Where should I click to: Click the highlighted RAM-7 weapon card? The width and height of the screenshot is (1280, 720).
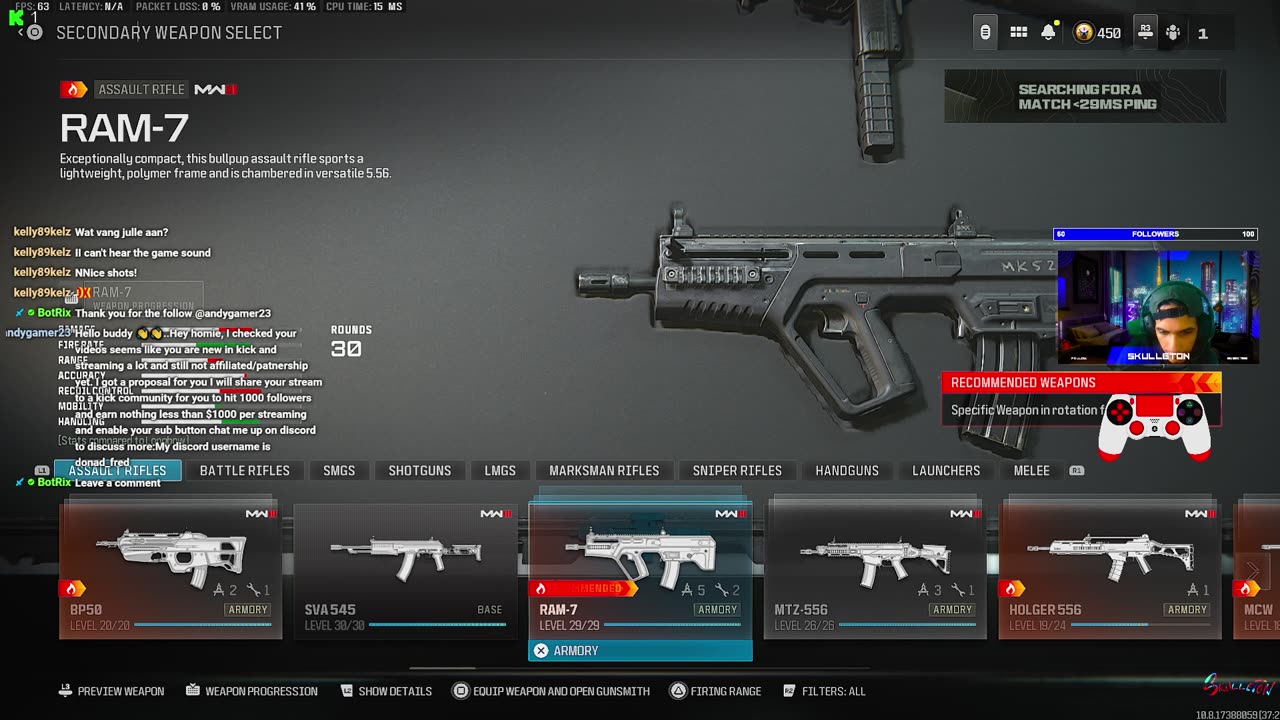coord(640,569)
